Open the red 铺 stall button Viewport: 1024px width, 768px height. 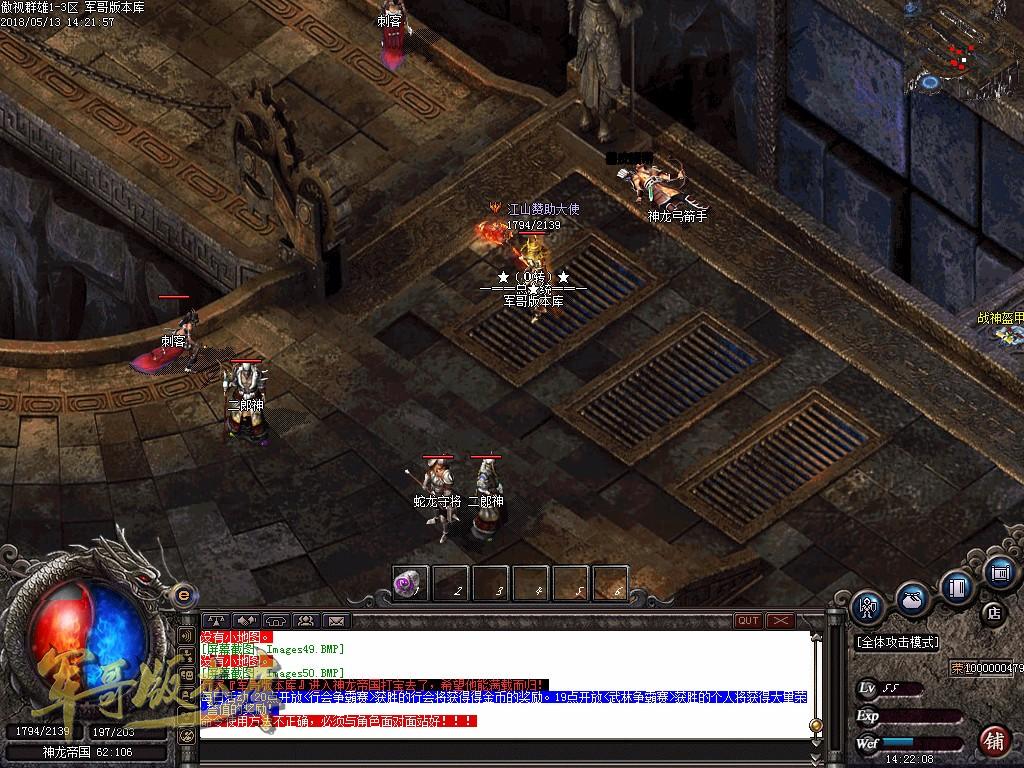click(x=994, y=741)
